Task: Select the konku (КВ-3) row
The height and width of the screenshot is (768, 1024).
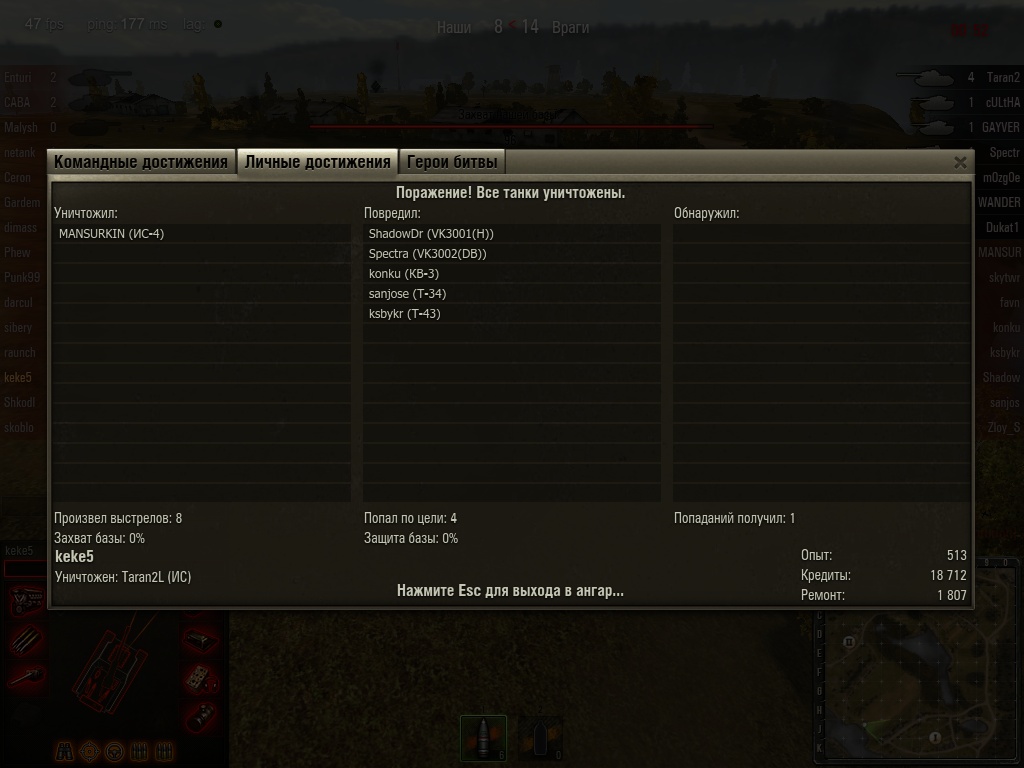Action: pos(404,274)
